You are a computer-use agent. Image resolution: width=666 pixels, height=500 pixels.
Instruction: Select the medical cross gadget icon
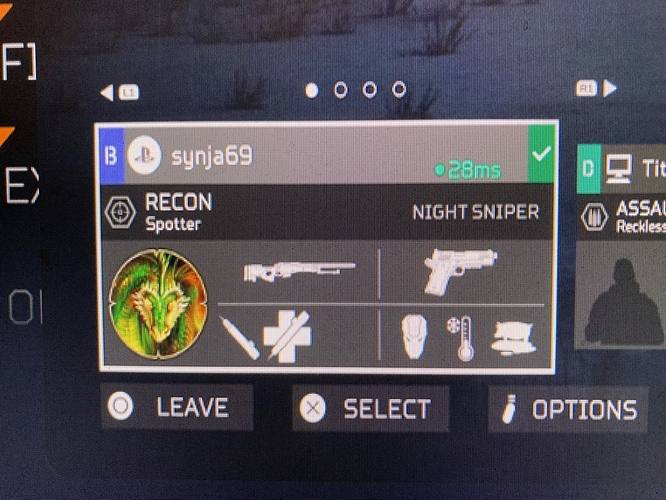[x=286, y=336]
